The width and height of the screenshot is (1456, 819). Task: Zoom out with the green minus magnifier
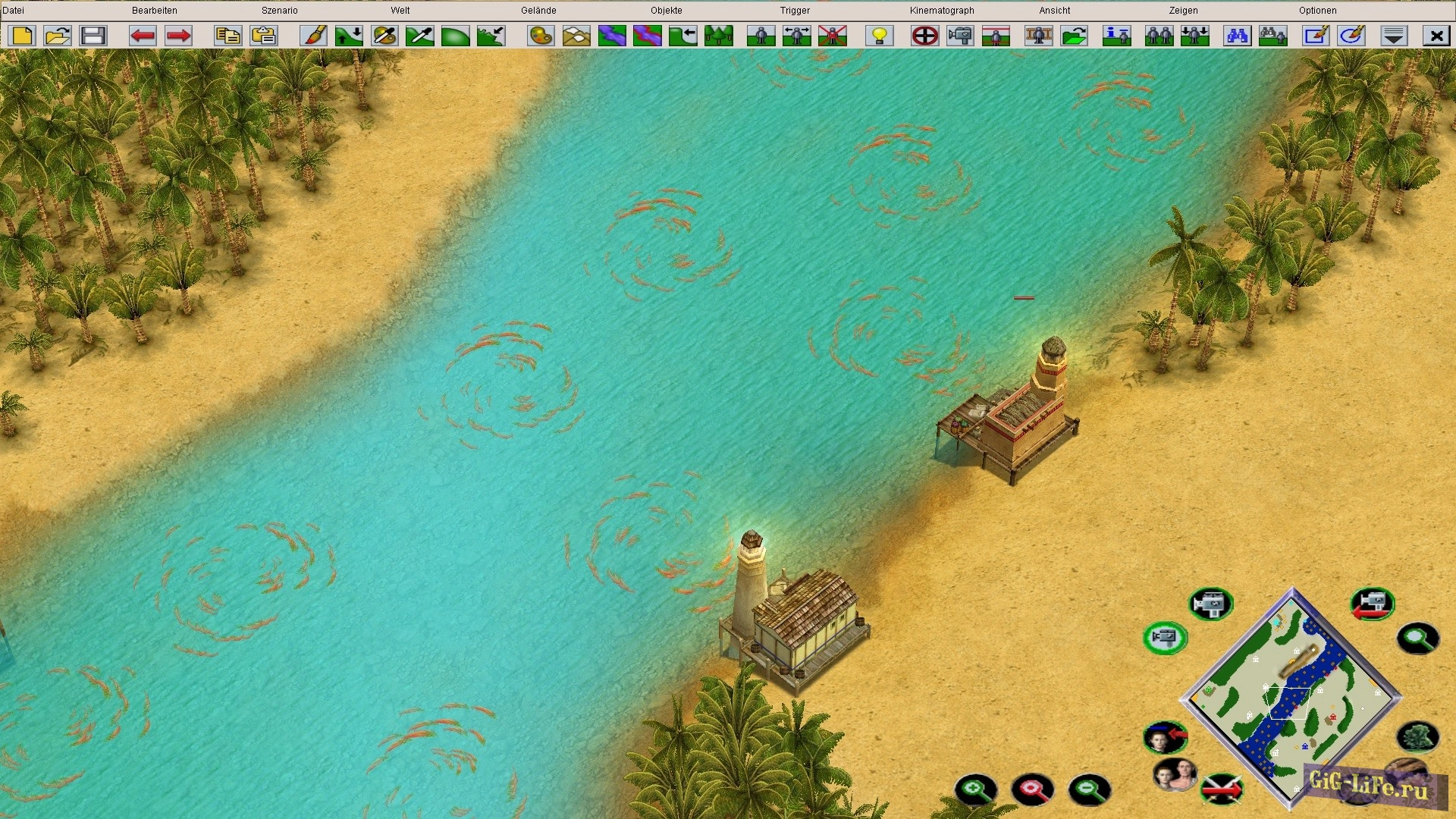tap(1089, 790)
